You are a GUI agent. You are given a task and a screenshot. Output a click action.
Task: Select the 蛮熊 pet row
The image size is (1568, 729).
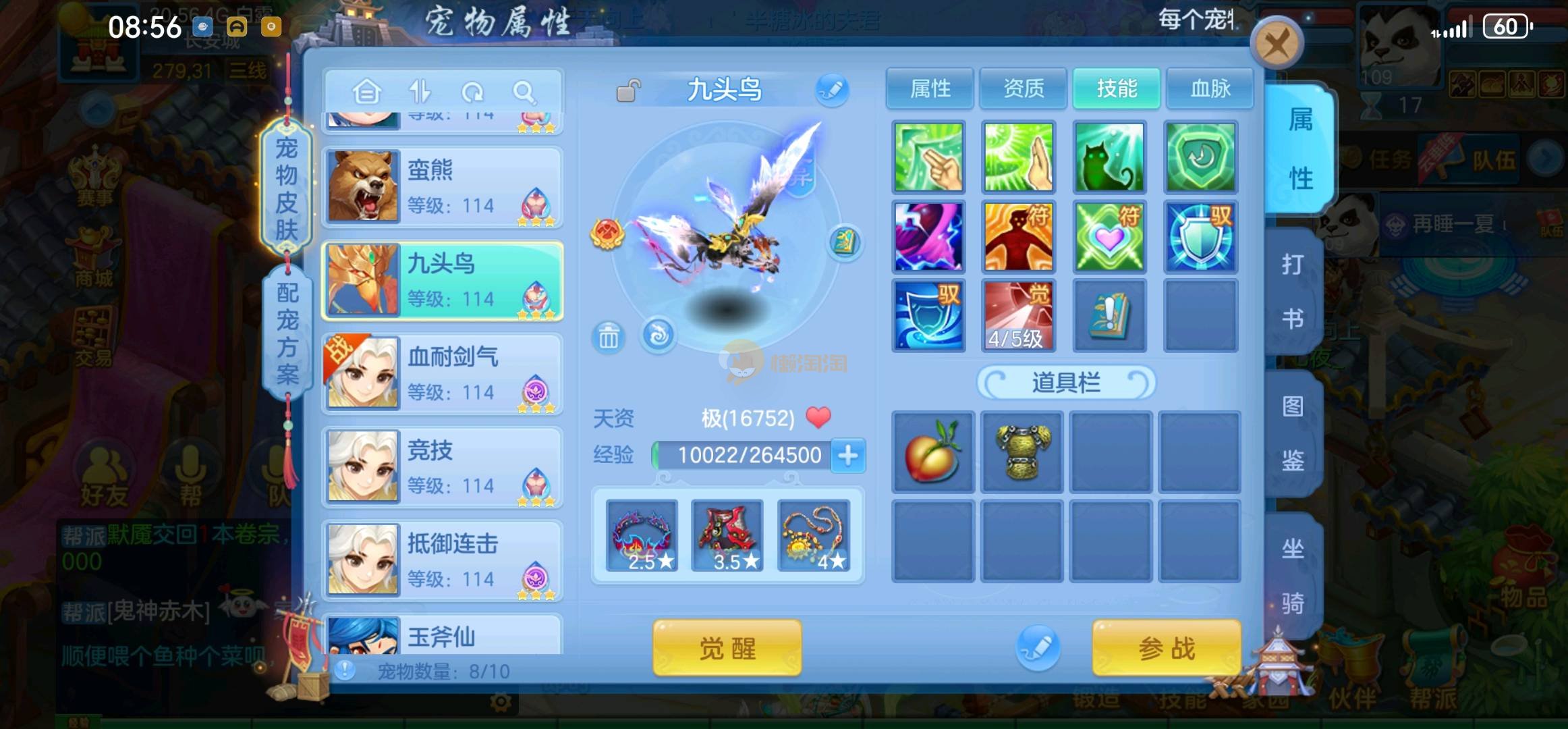(x=443, y=187)
